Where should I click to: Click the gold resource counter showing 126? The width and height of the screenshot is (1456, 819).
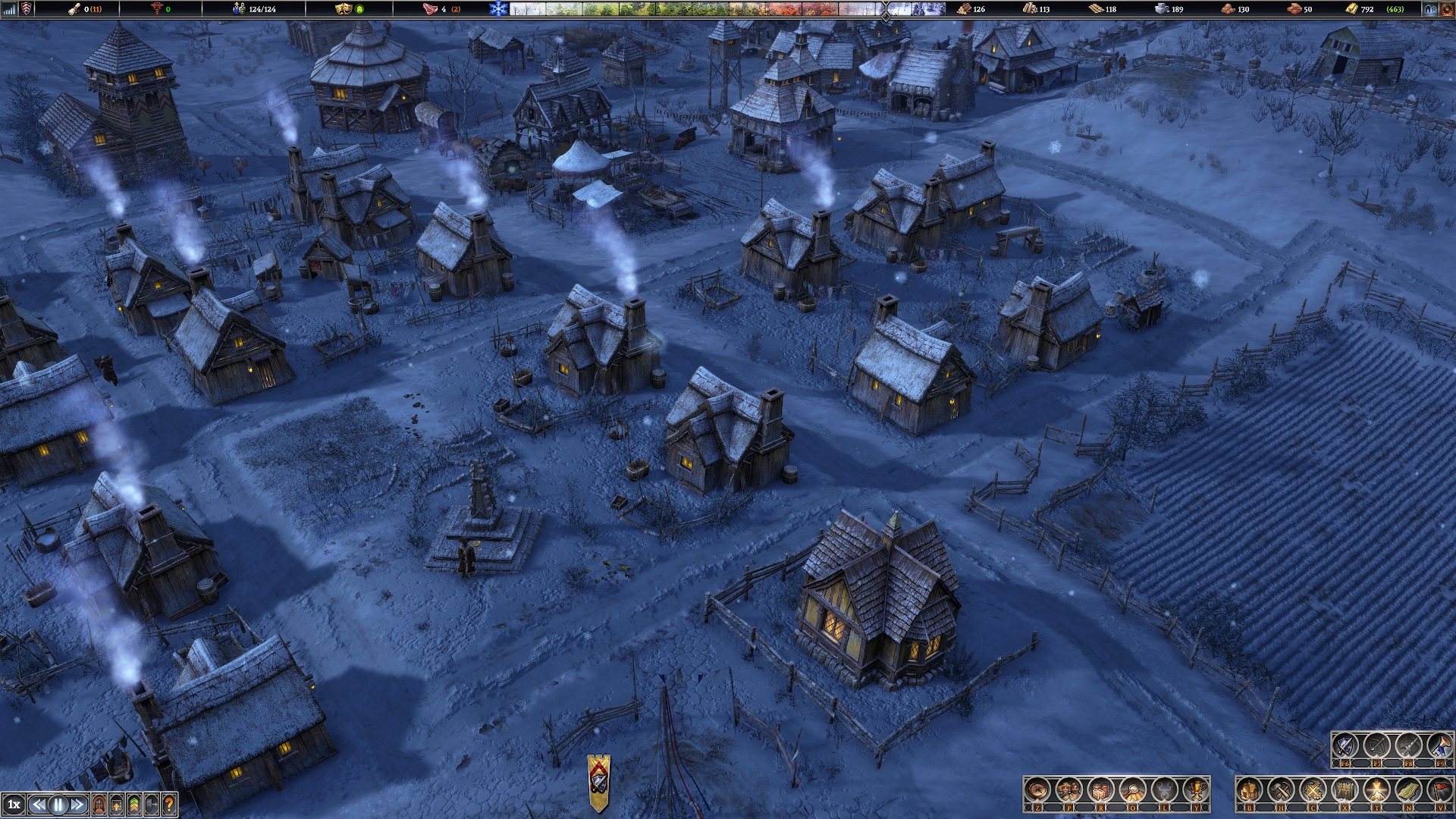tap(981, 10)
